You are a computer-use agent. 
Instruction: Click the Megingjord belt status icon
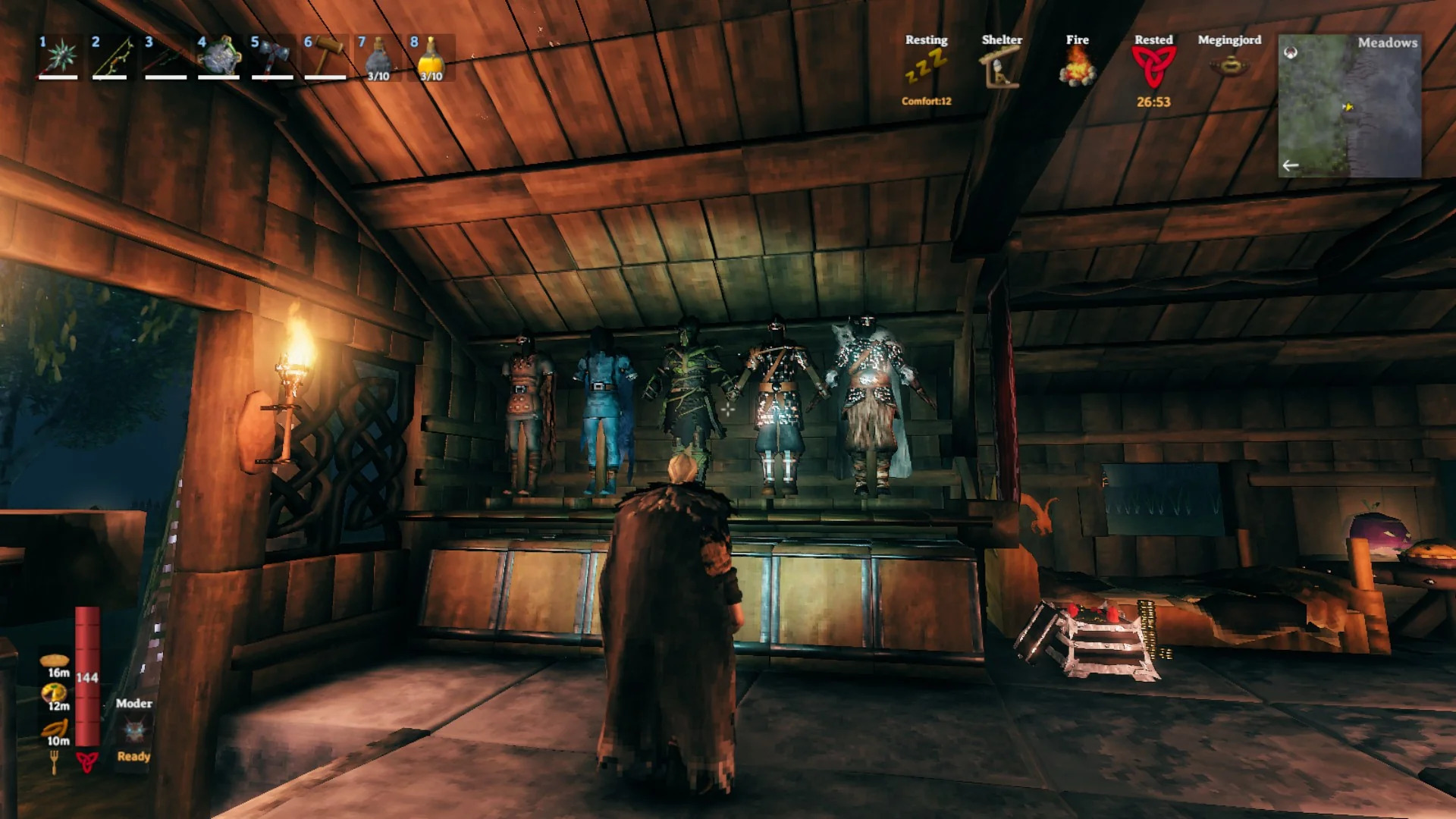[1229, 66]
